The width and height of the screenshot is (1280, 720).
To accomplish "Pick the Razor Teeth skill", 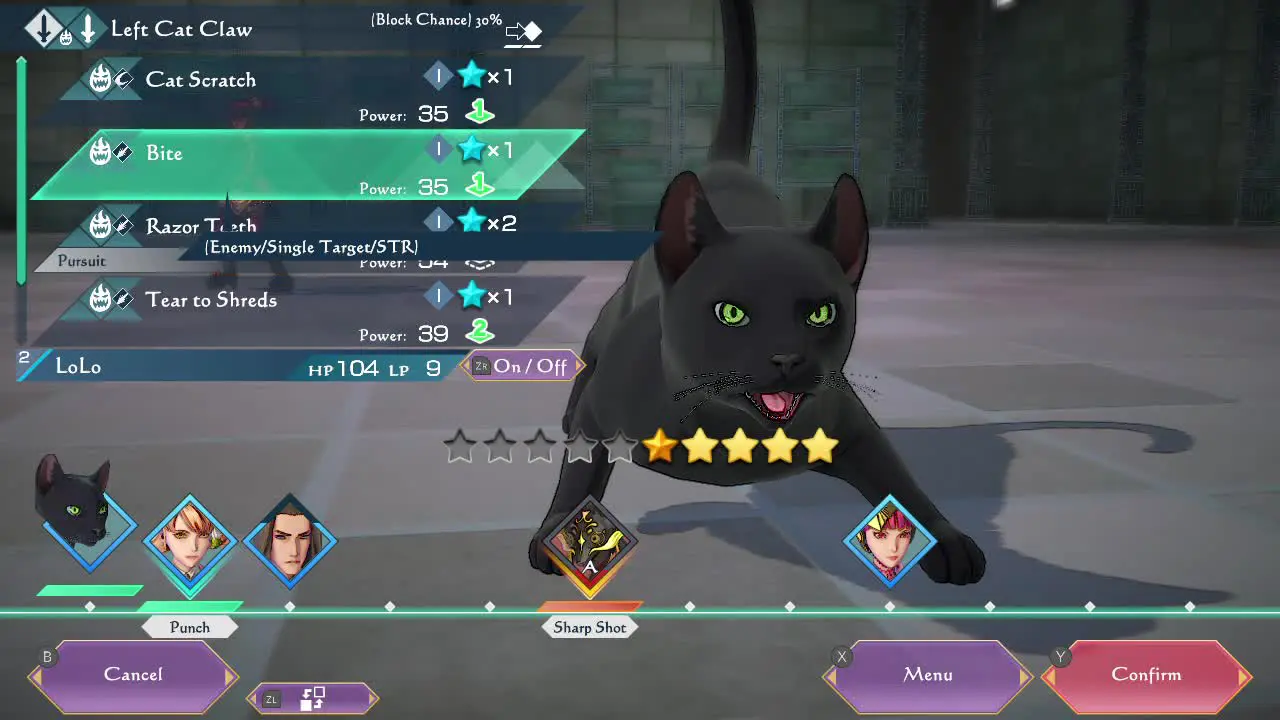I will coord(200,226).
